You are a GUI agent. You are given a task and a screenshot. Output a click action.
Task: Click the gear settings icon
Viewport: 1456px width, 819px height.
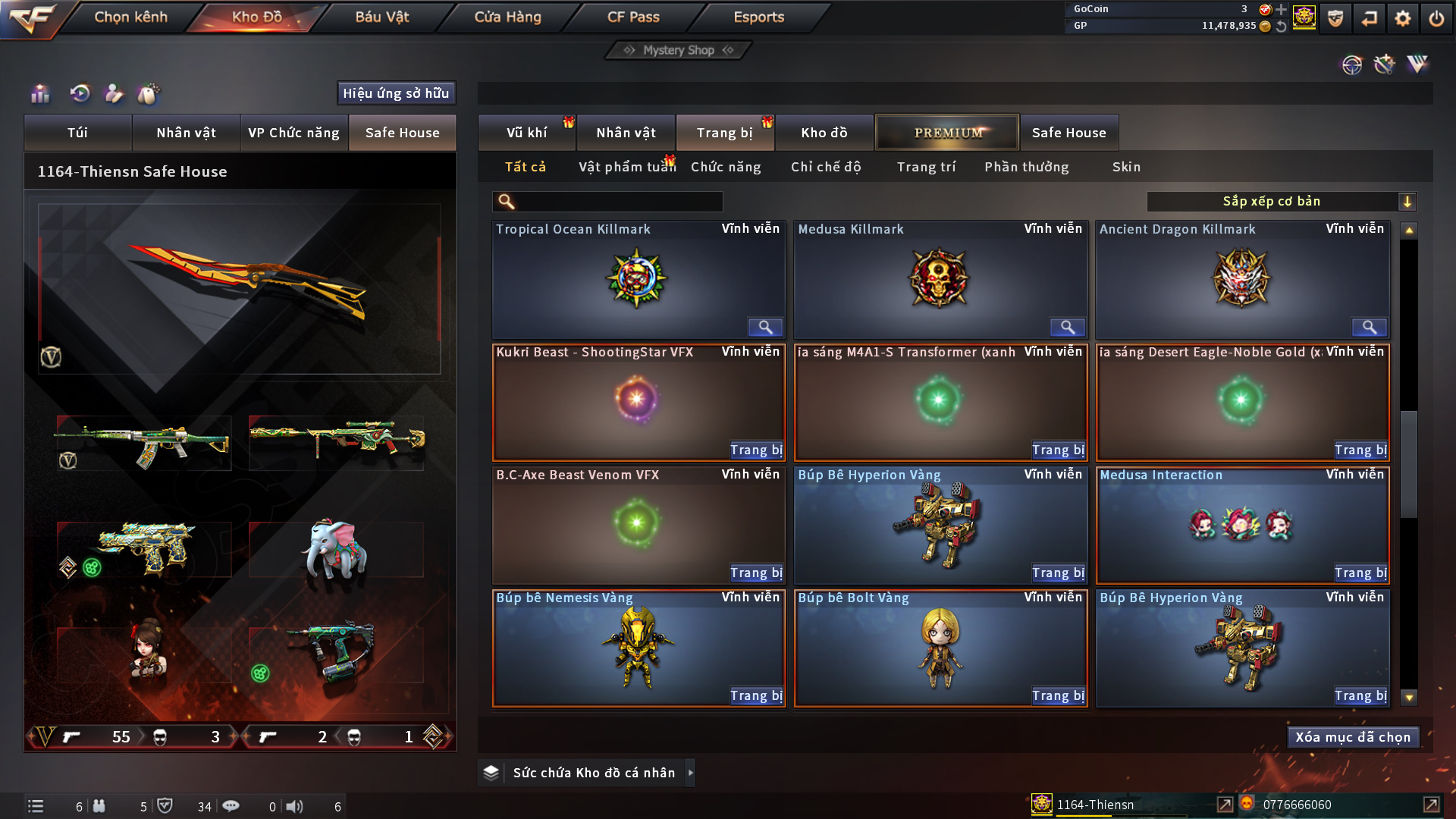click(x=1402, y=18)
